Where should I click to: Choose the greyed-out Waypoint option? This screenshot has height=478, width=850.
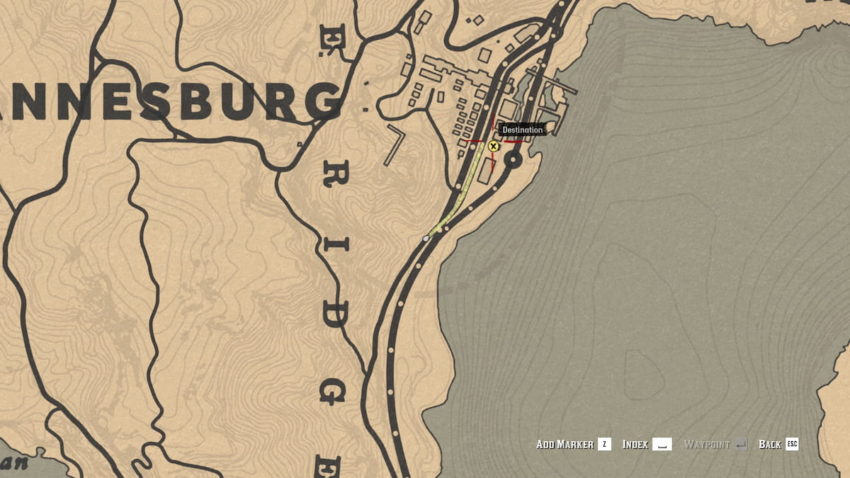point(714,444)
